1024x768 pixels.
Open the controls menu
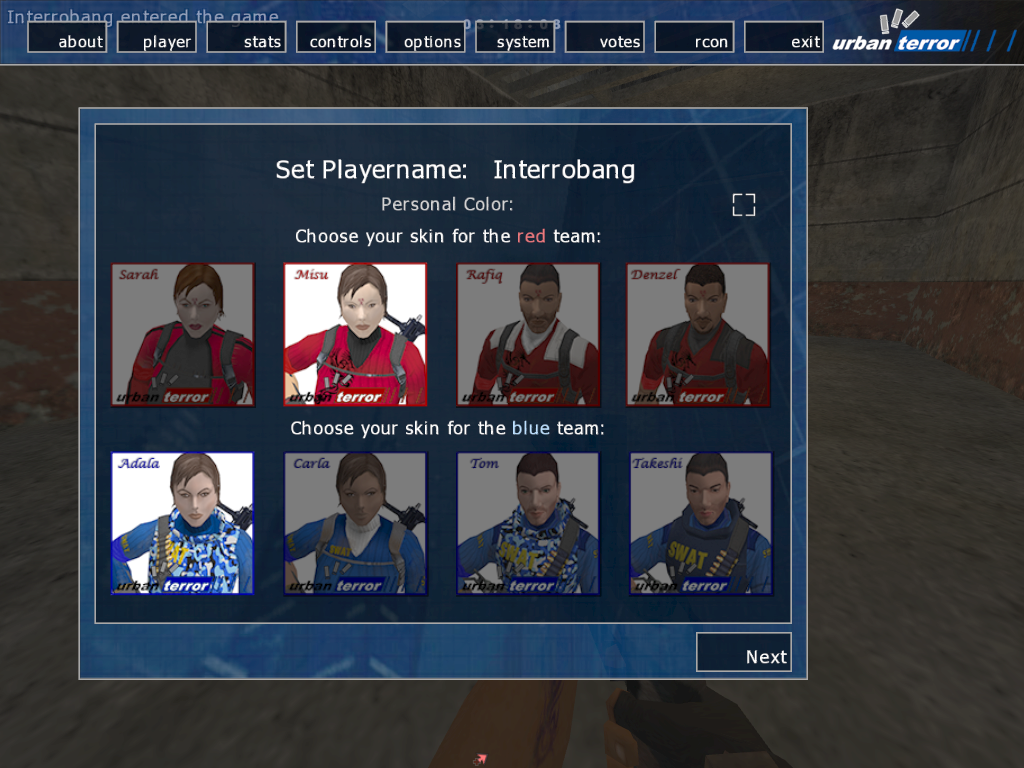point(337,37)
